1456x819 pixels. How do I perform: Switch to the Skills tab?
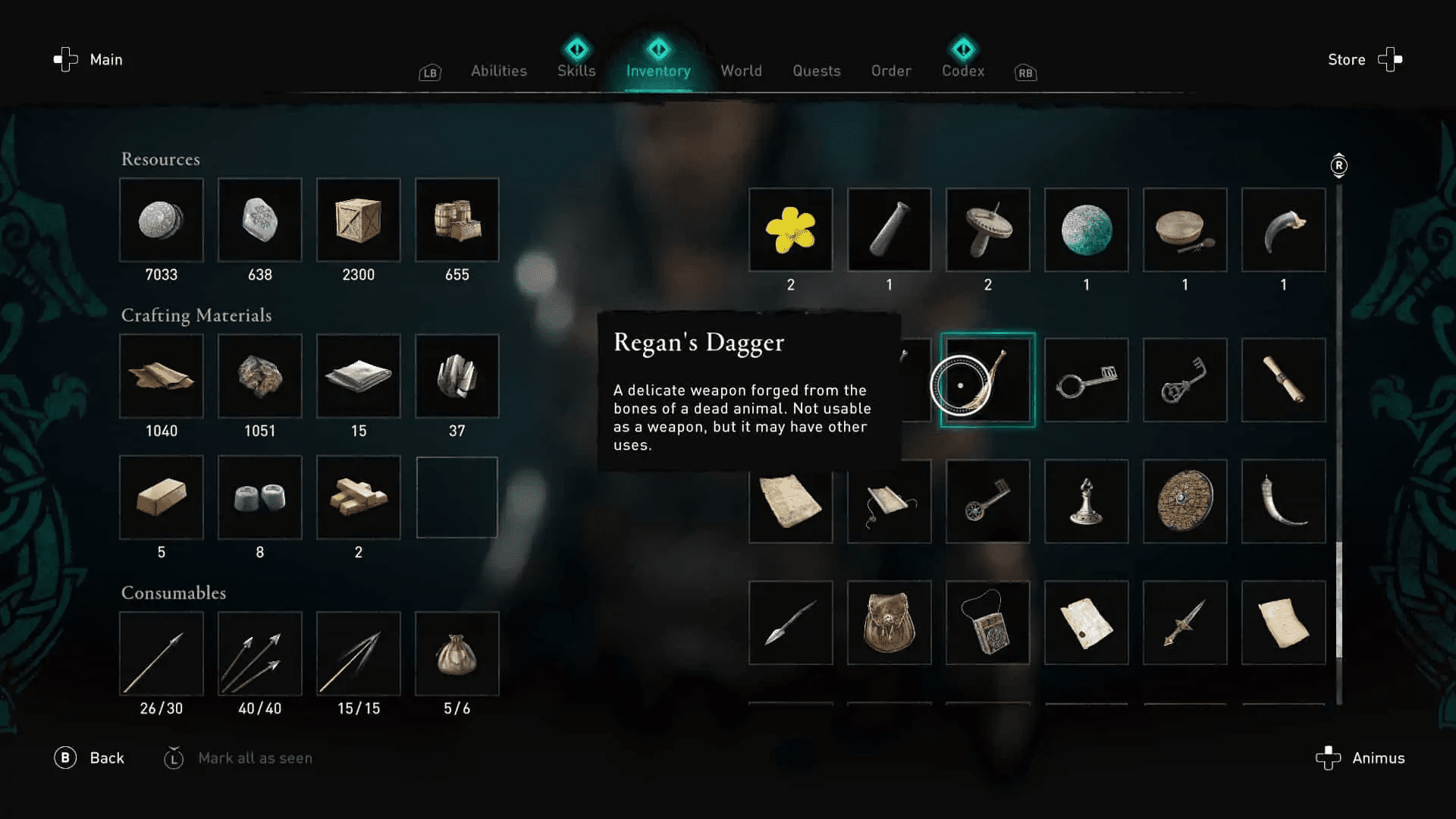click(x=576, y=71)
